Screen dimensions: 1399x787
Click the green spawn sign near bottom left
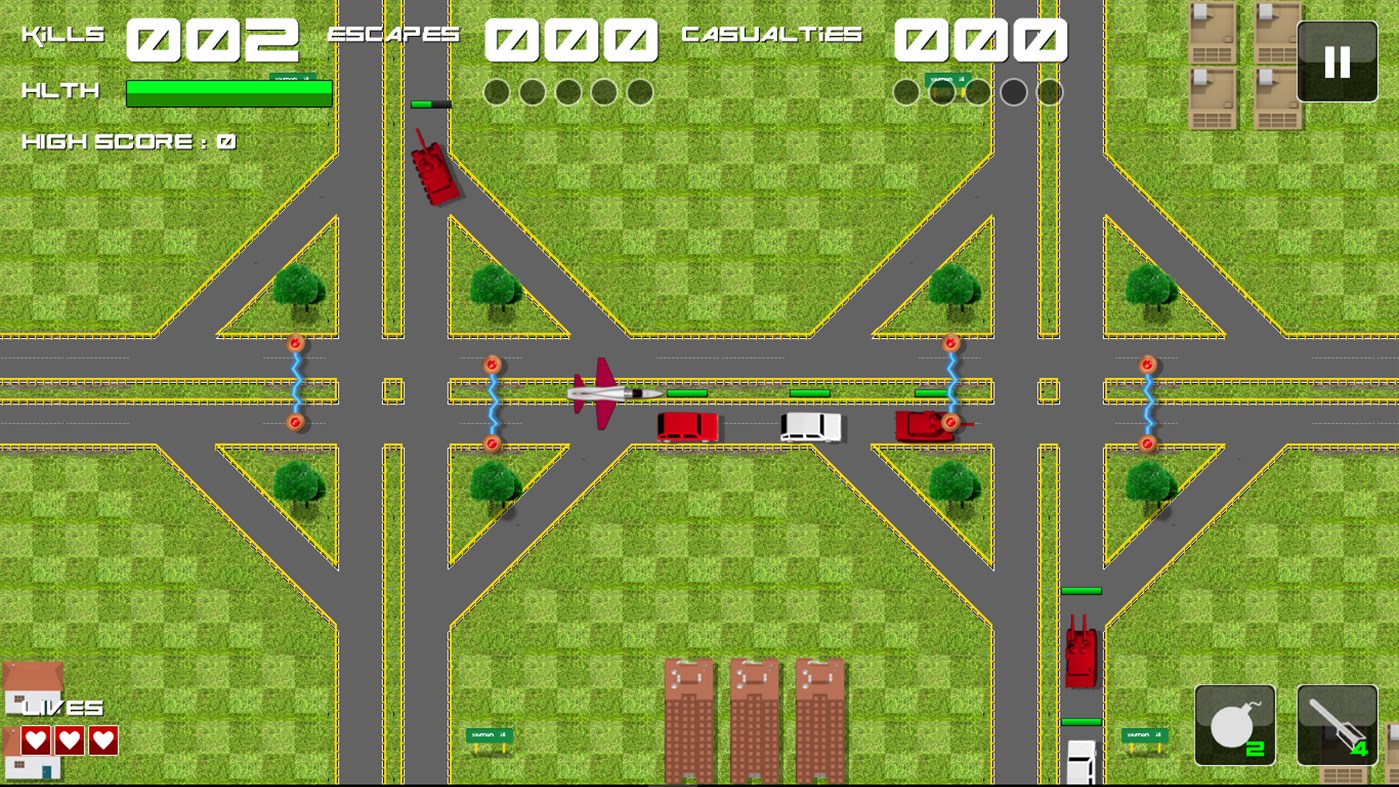tap(487, 735)
